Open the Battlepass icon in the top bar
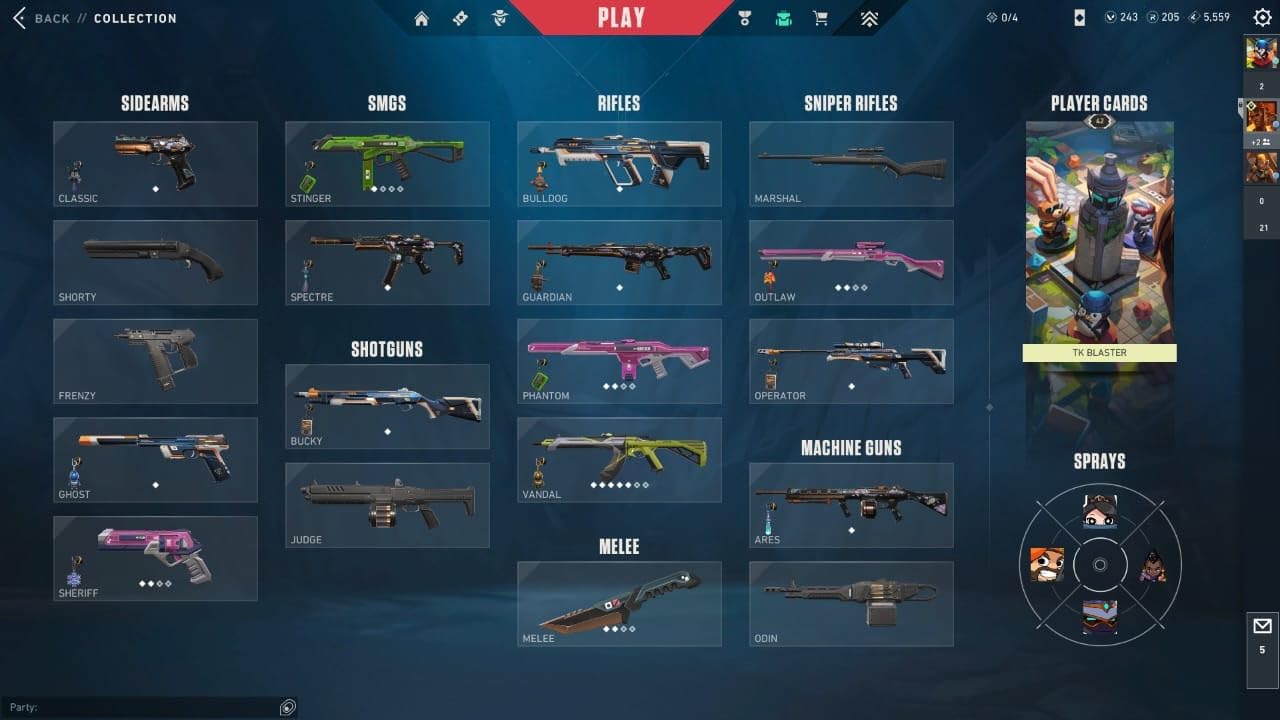1280x720 pixels. coord(460,17)
